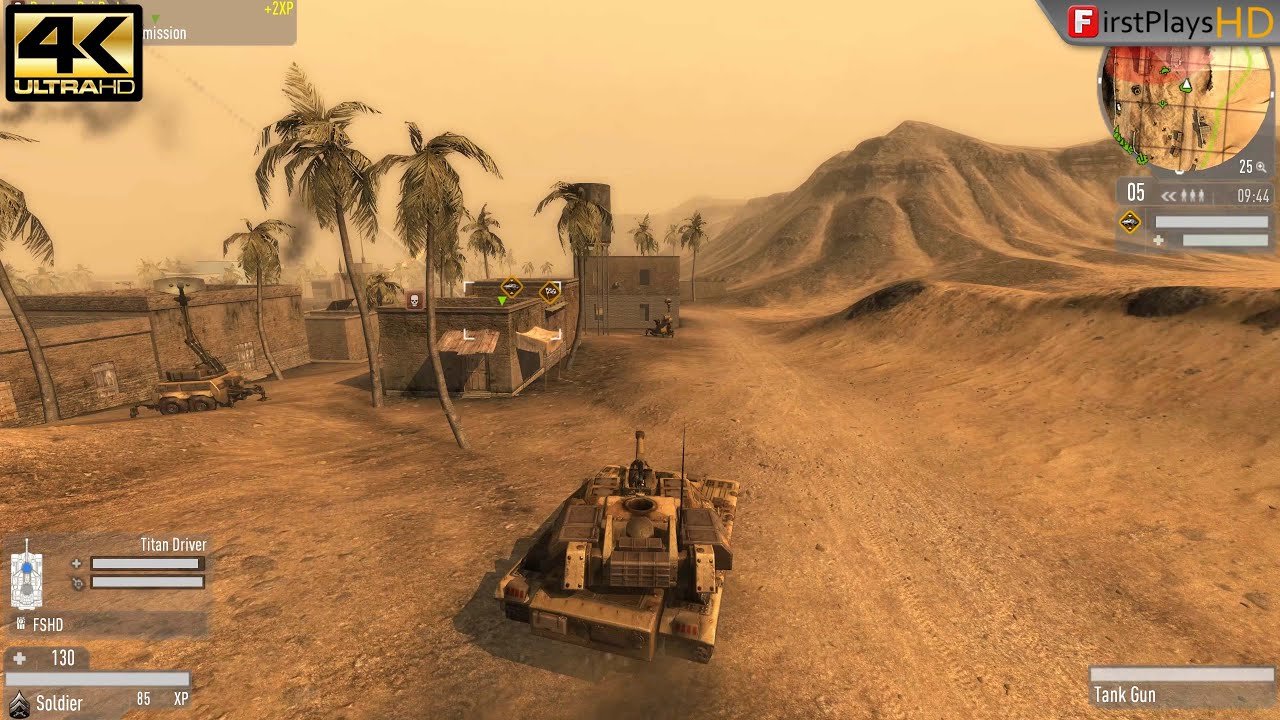This screenshot has width=1280, height=720.
Task: Toggle the minimap zoom level 25
Action: click(1249, 166)
